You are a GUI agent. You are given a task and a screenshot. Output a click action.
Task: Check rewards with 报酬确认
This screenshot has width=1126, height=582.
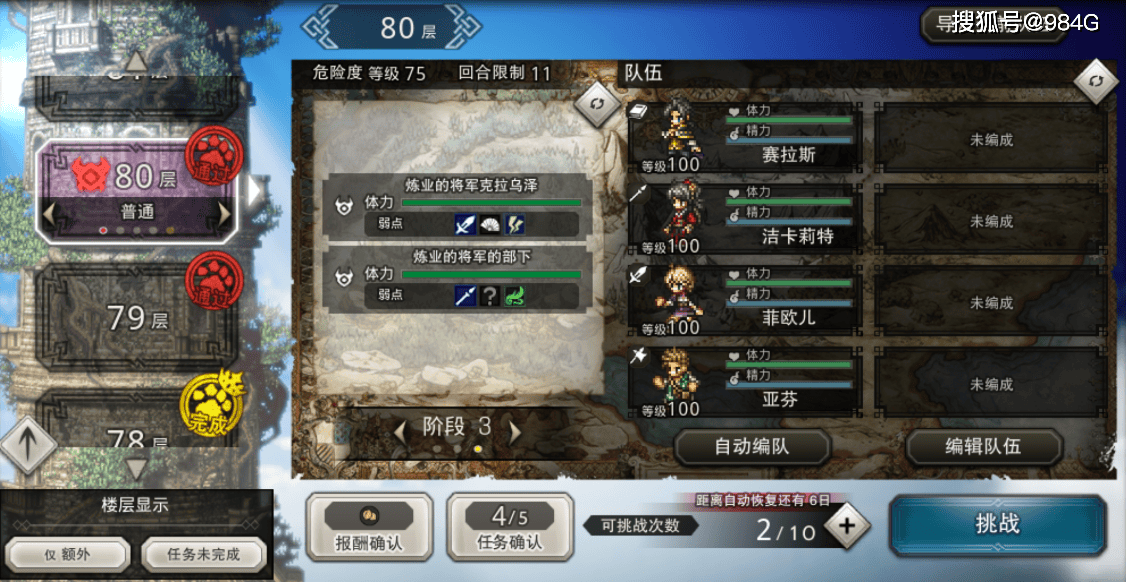369,526
